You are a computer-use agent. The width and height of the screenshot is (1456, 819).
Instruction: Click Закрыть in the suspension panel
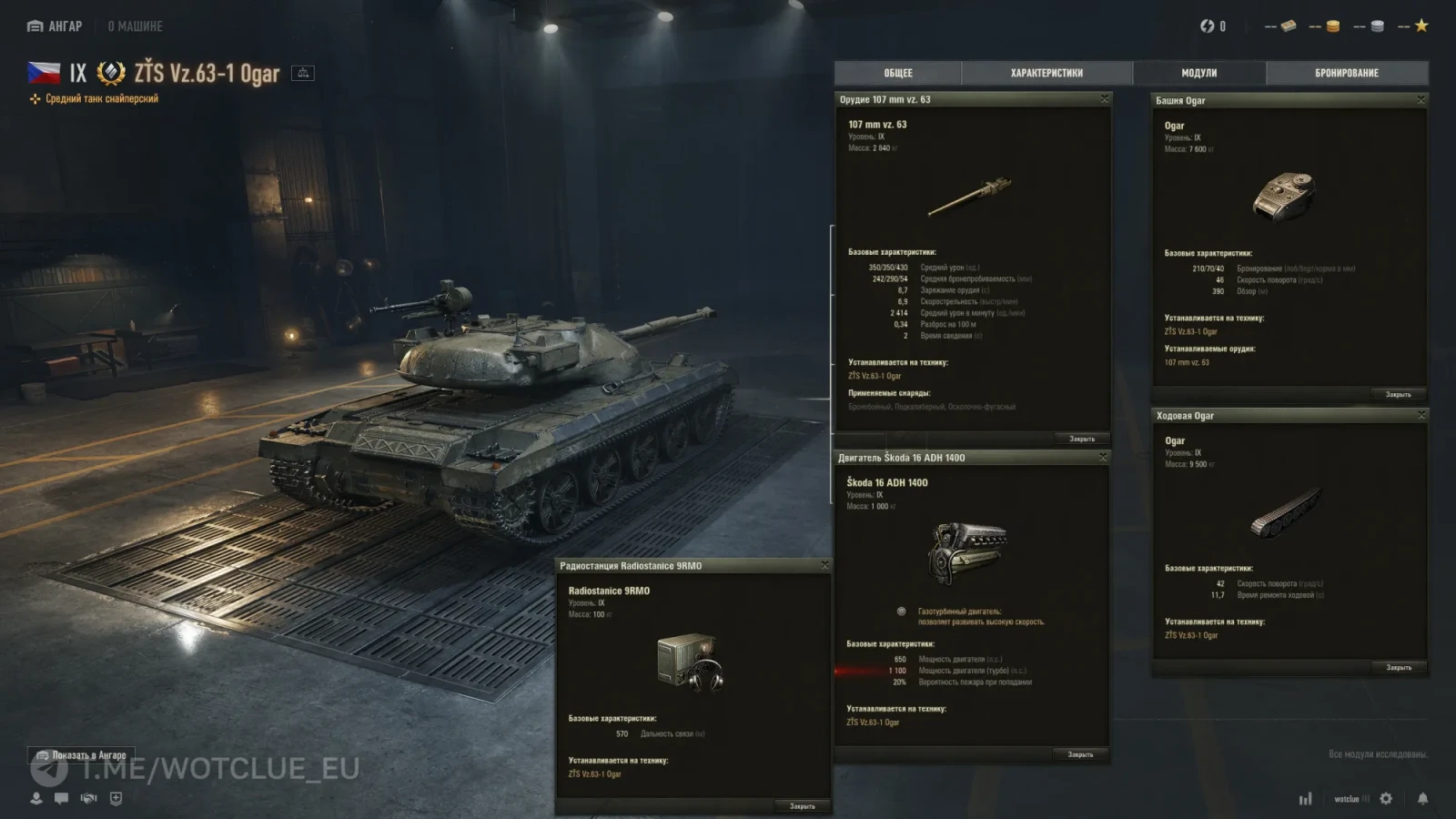pyautogui.click(x=1398, y=668)
